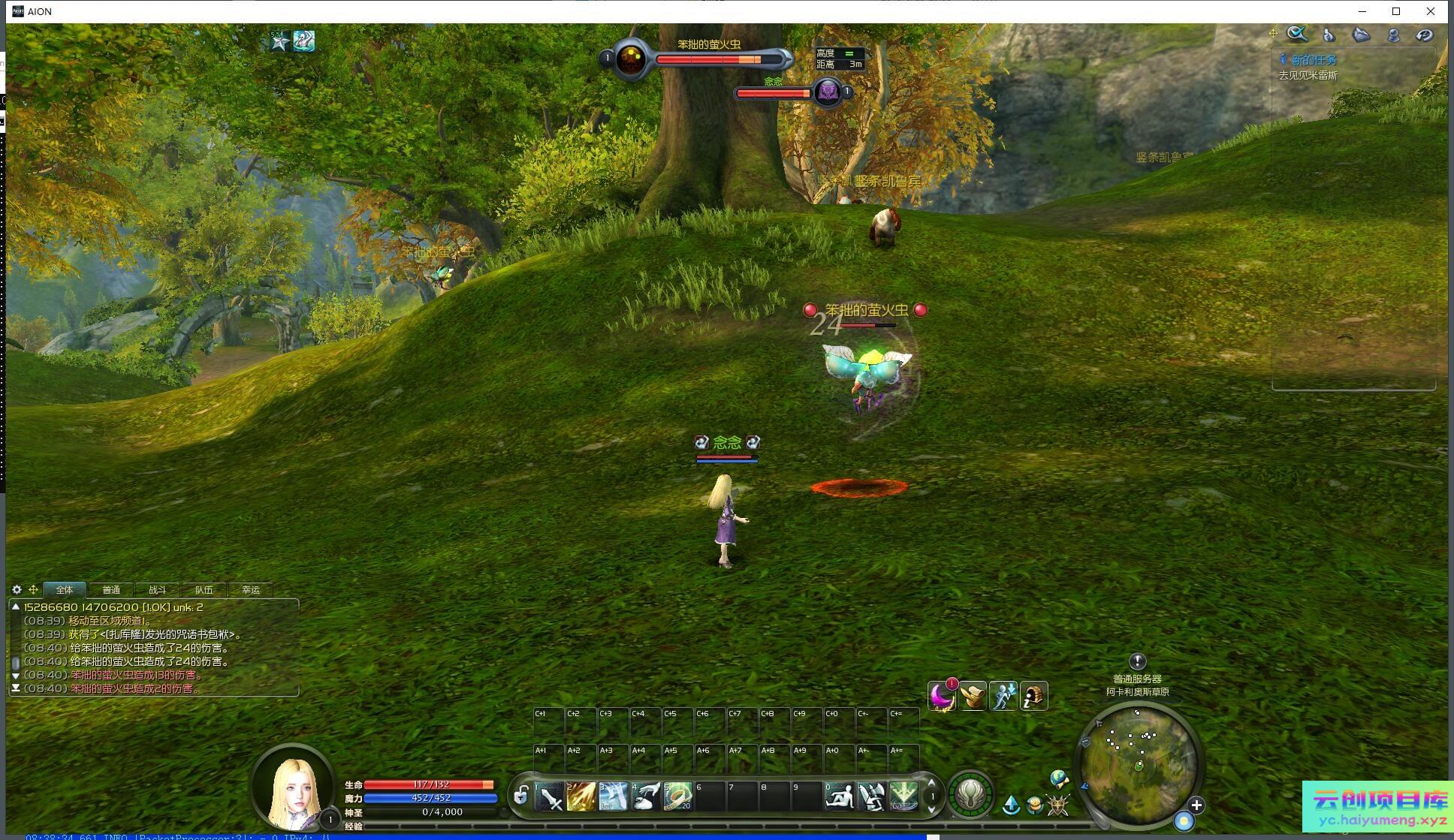Screen dimensions: 1454x840
Task: Open chat settings gear icon
Action: coord(17,590)
